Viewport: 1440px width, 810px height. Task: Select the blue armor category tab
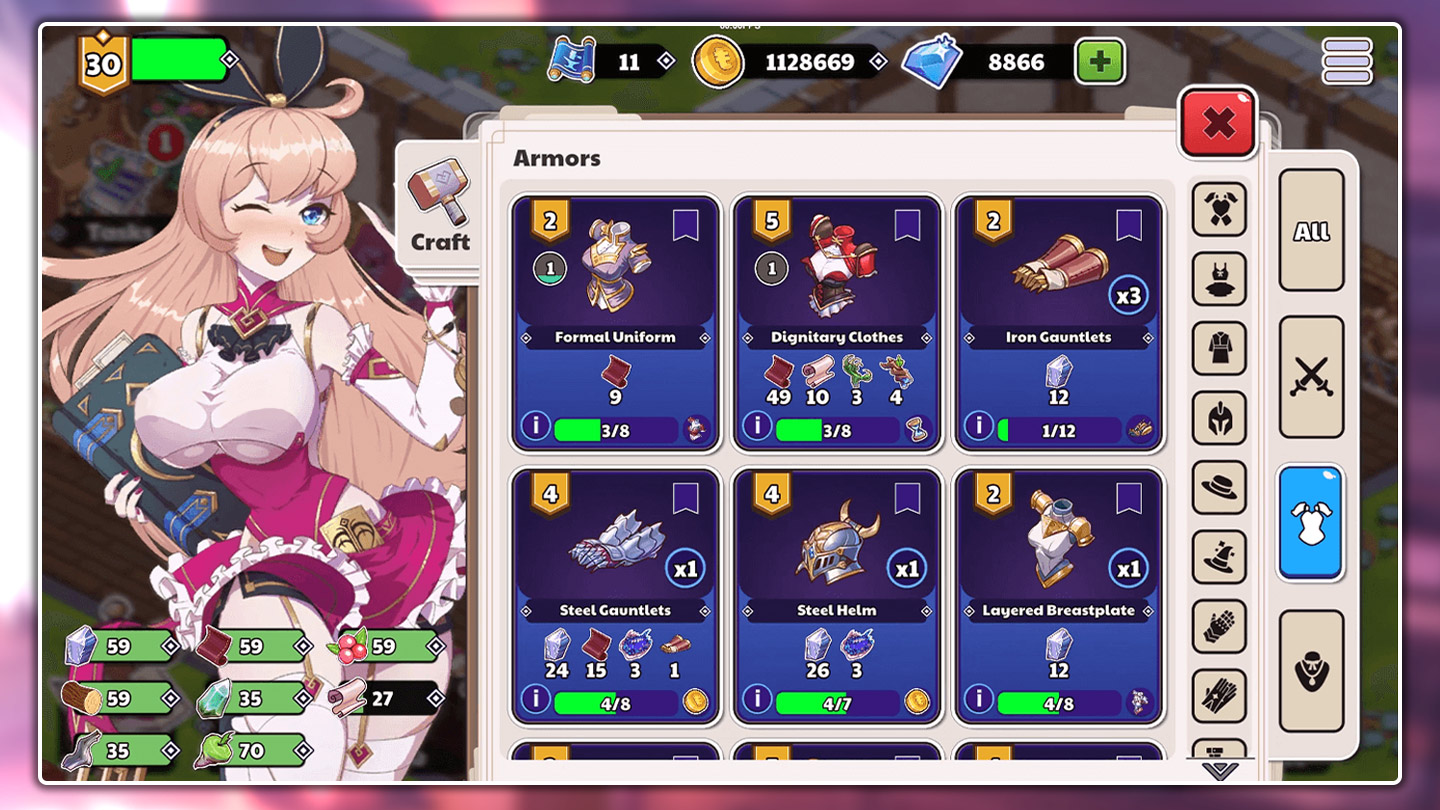pyautogui.click(x=1311, y=522)
